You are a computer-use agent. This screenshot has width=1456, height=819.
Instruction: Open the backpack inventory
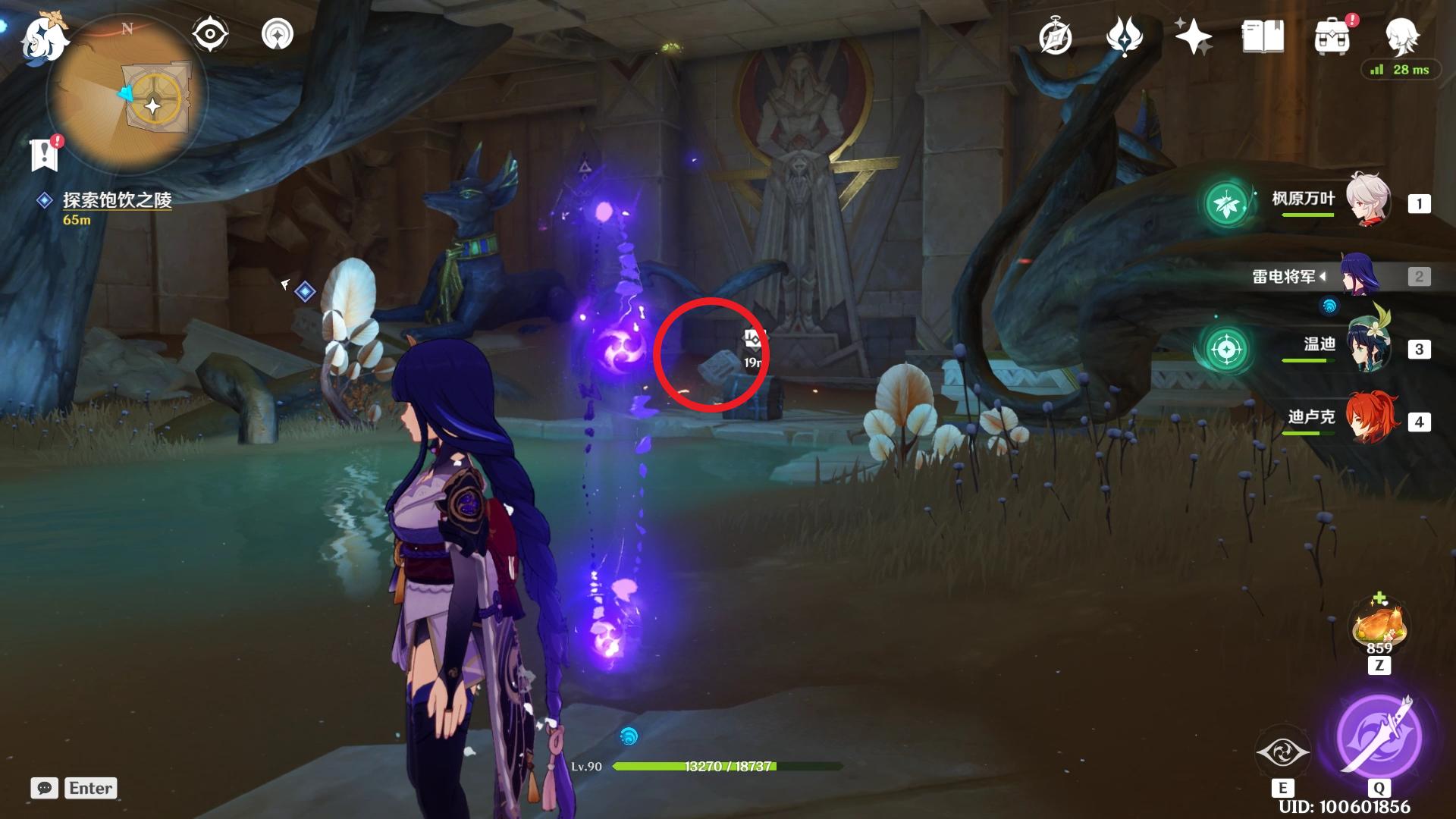click(x=1332, y=36)
